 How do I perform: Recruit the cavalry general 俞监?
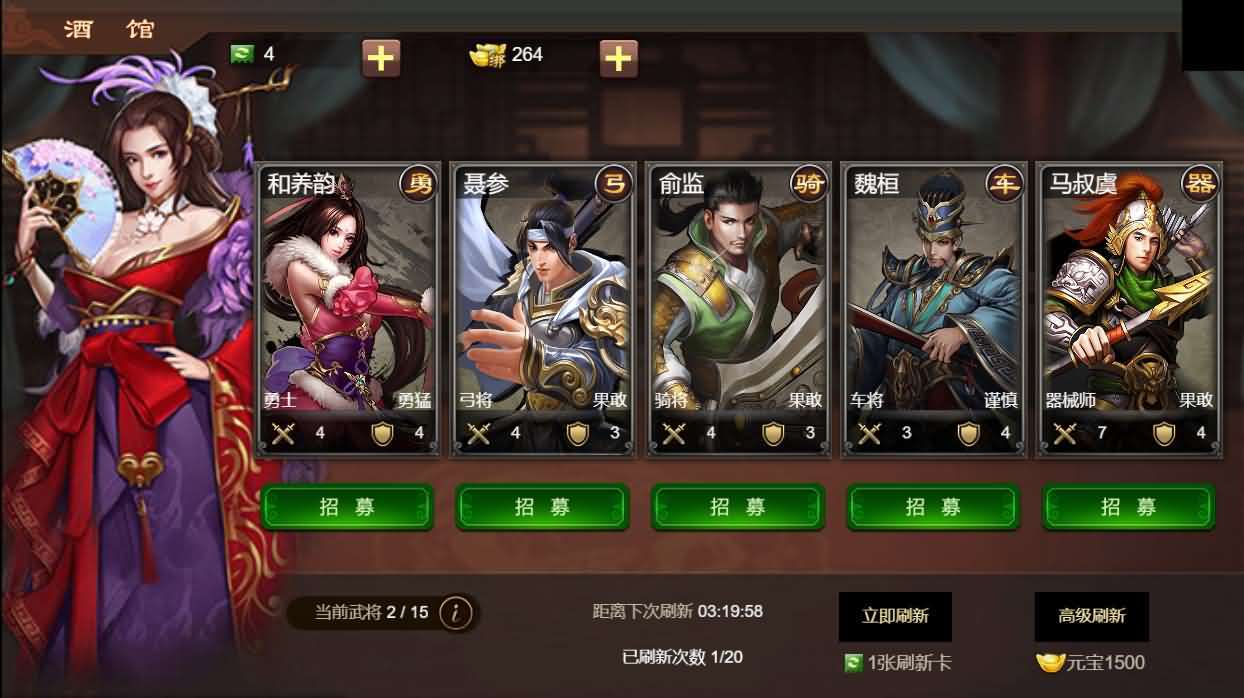click(x=738, y=507)
